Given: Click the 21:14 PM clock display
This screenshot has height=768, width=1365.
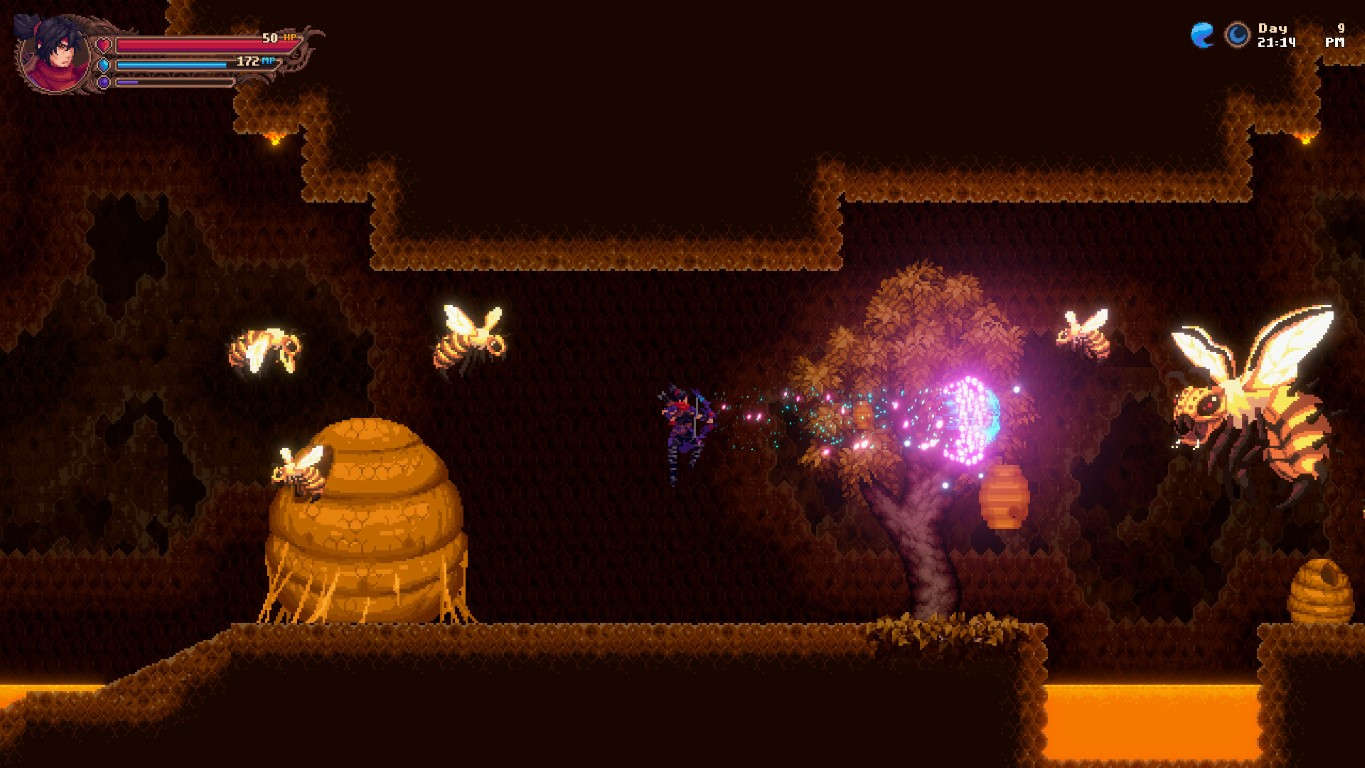Looking at the screenshot, I should pyautogui.click(x=1278, y=44).
